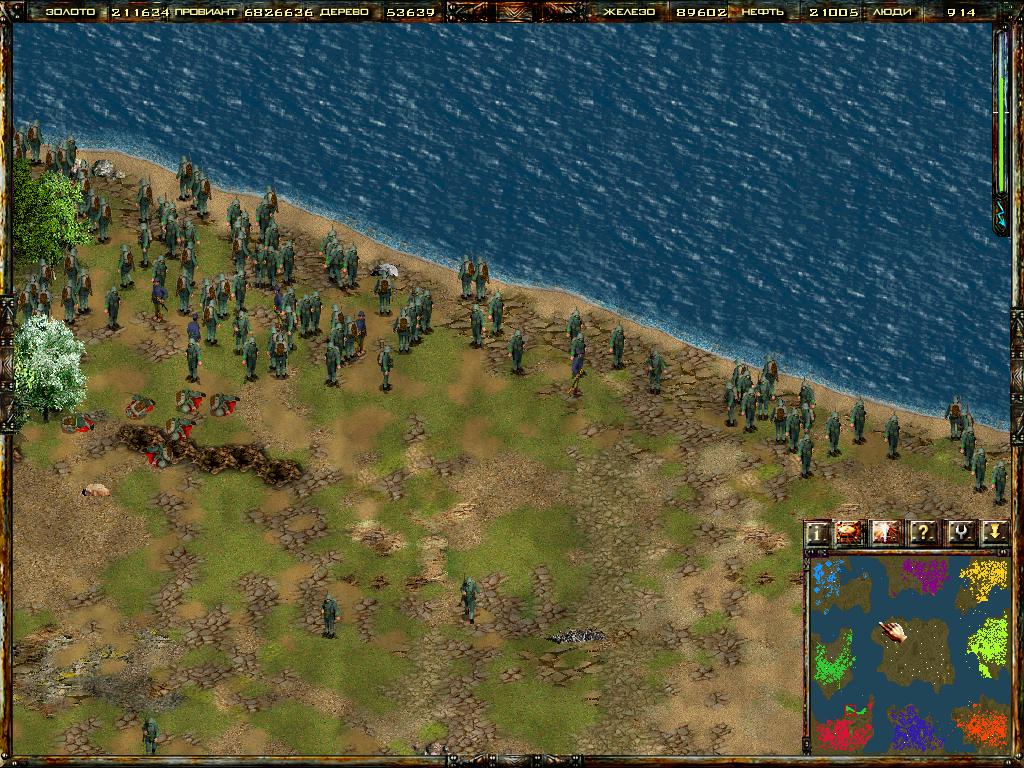Click the yellow down arrow button

993,533
